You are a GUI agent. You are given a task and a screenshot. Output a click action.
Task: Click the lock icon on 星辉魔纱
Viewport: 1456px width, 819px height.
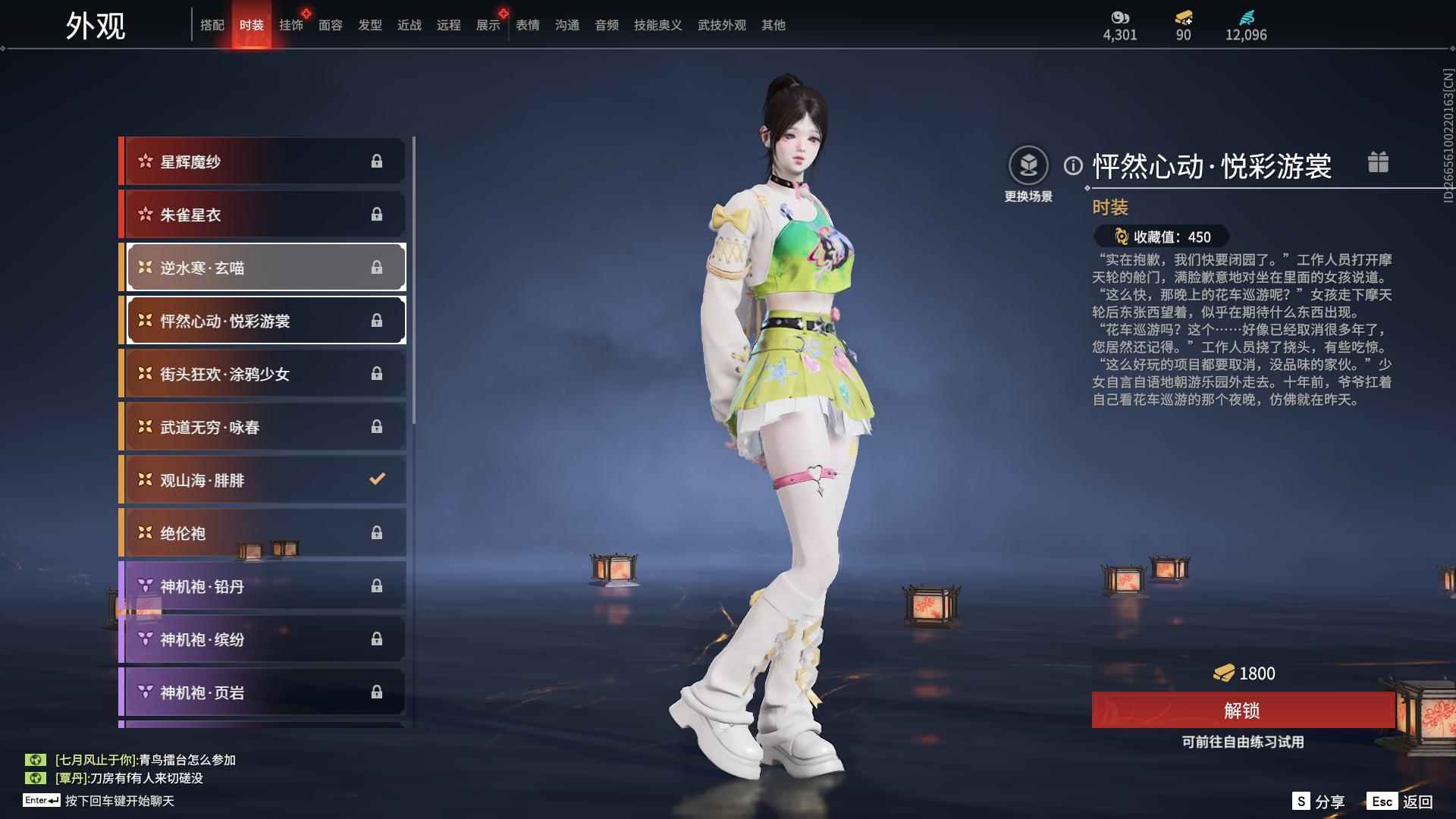tap(378, 161)
